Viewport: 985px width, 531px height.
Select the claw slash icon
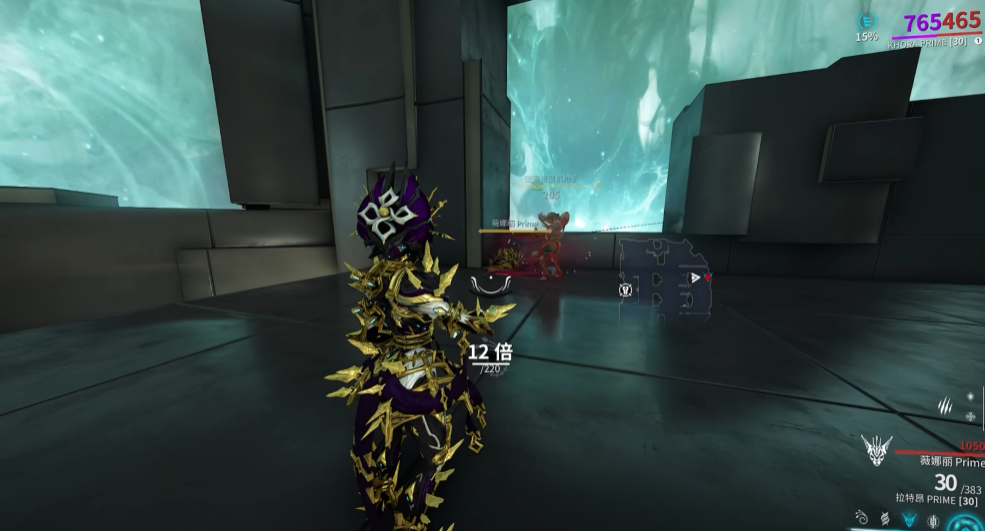tap(943, 404)
